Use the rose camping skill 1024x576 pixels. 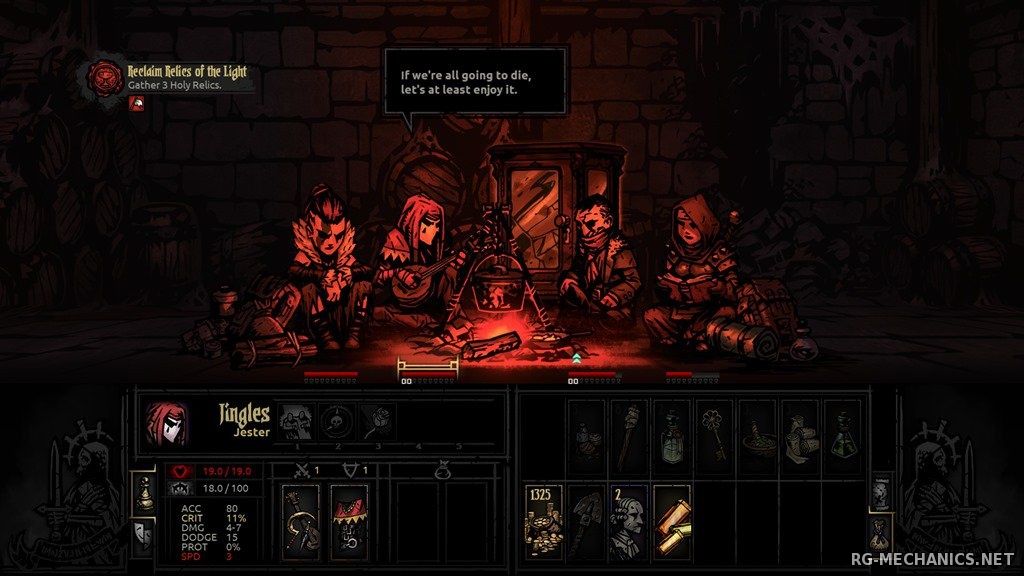[x=377, y=421]
